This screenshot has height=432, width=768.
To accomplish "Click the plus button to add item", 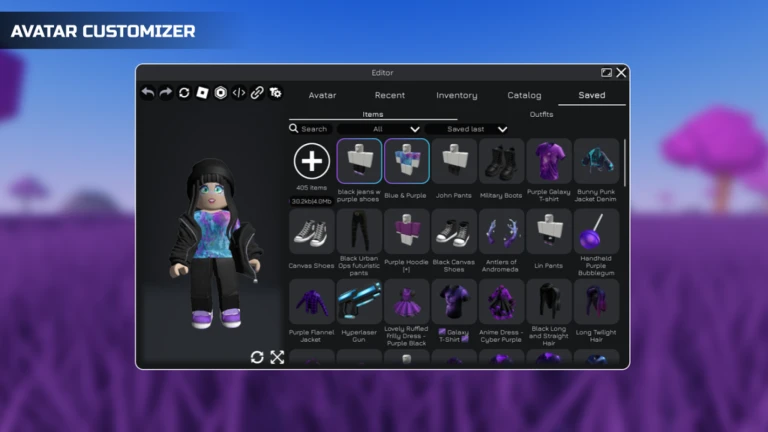I will (312, 160).
